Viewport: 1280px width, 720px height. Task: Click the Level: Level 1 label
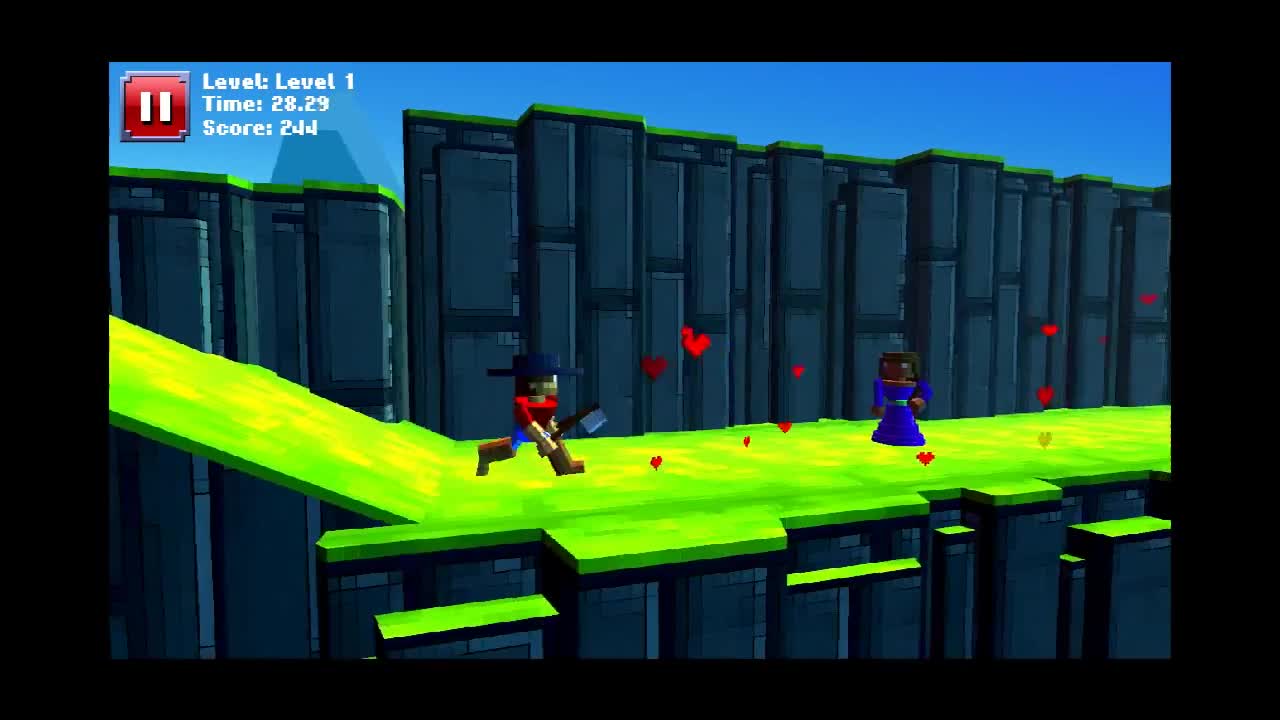click(280, 82)
